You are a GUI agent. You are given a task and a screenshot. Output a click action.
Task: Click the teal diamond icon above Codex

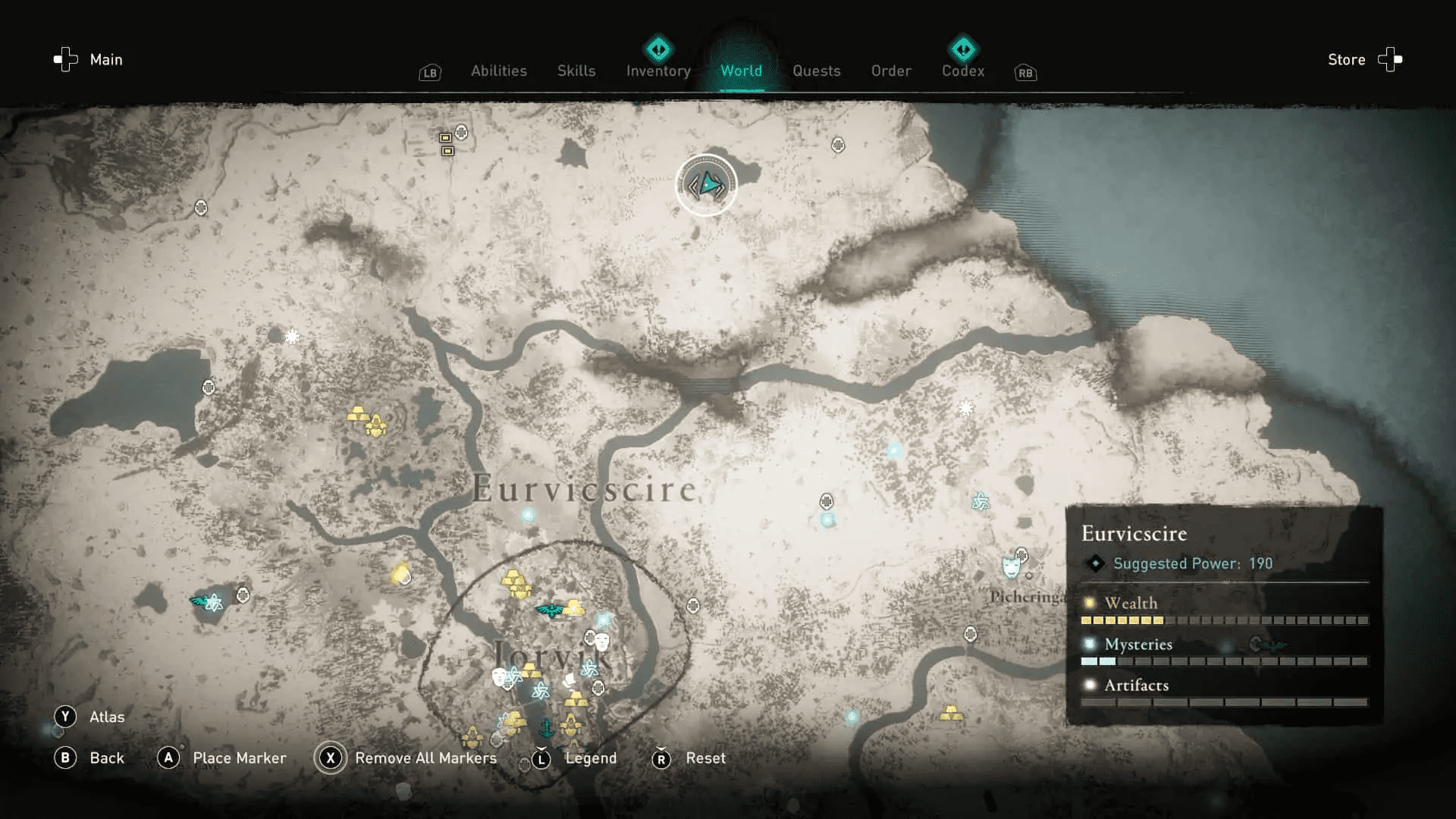click(963, 48)
